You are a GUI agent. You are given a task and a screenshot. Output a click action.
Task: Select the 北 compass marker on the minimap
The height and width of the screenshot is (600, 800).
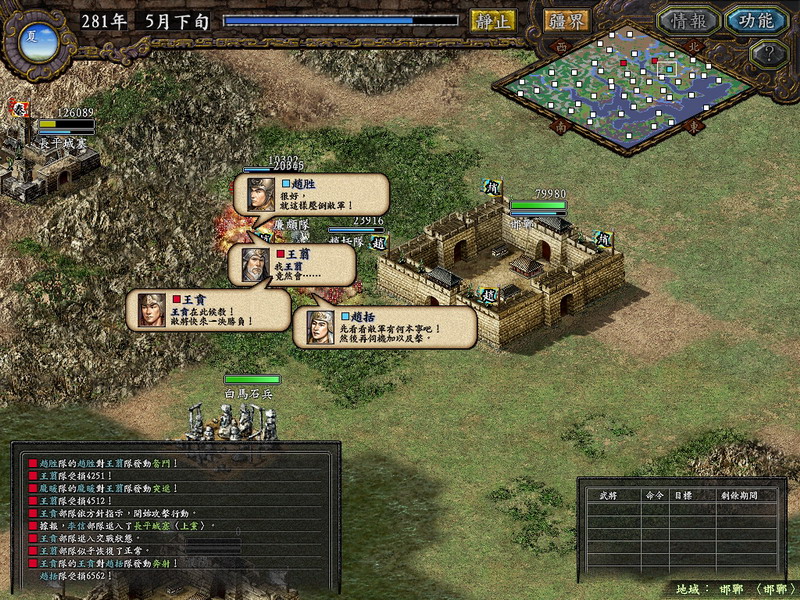click(x=696, y=46)
